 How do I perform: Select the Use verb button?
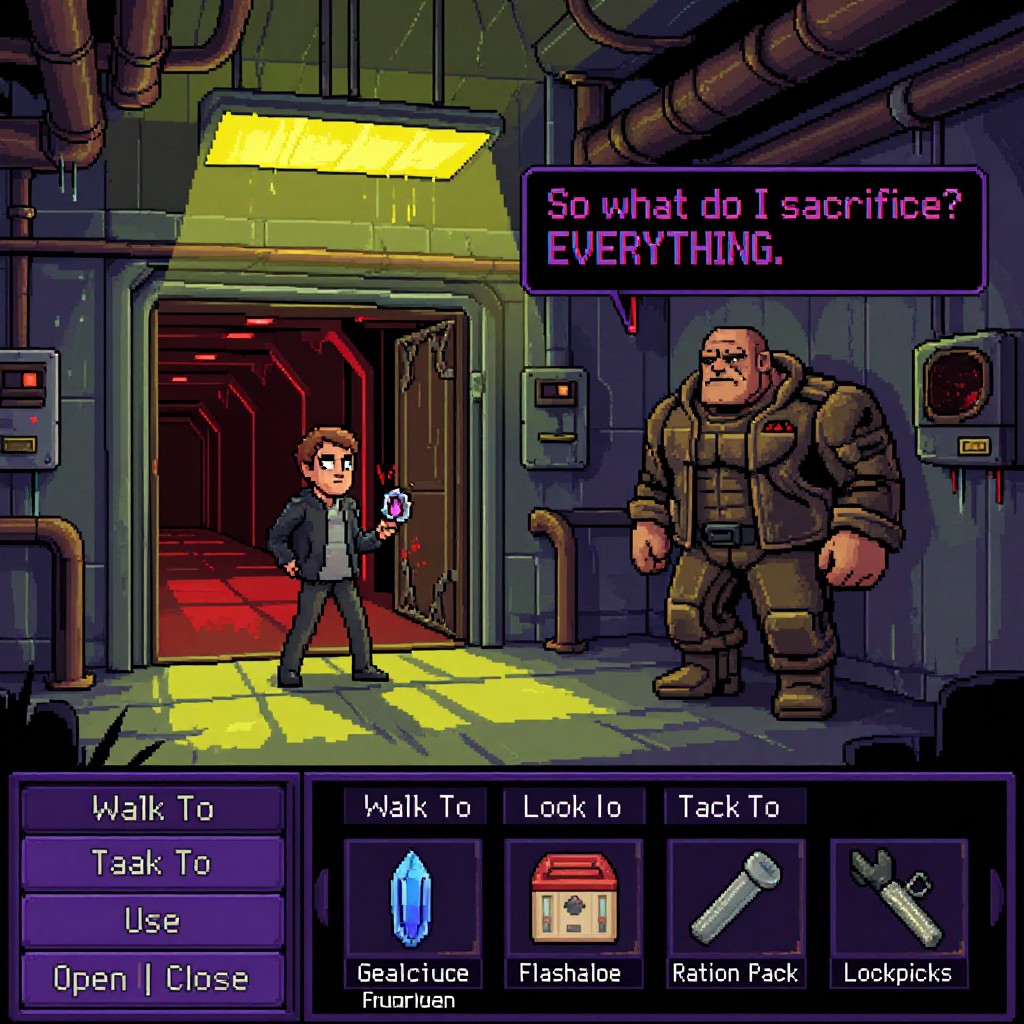point(152,920)
